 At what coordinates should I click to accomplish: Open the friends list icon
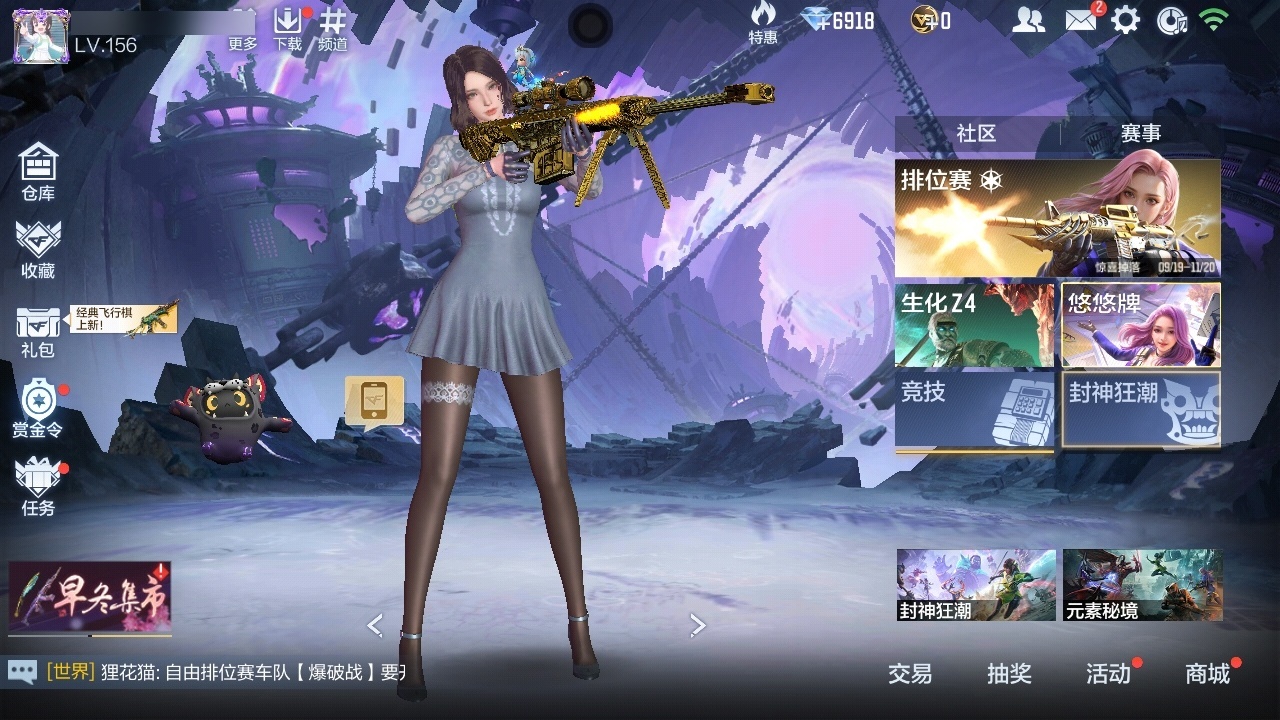click(x=1029, y=19)
